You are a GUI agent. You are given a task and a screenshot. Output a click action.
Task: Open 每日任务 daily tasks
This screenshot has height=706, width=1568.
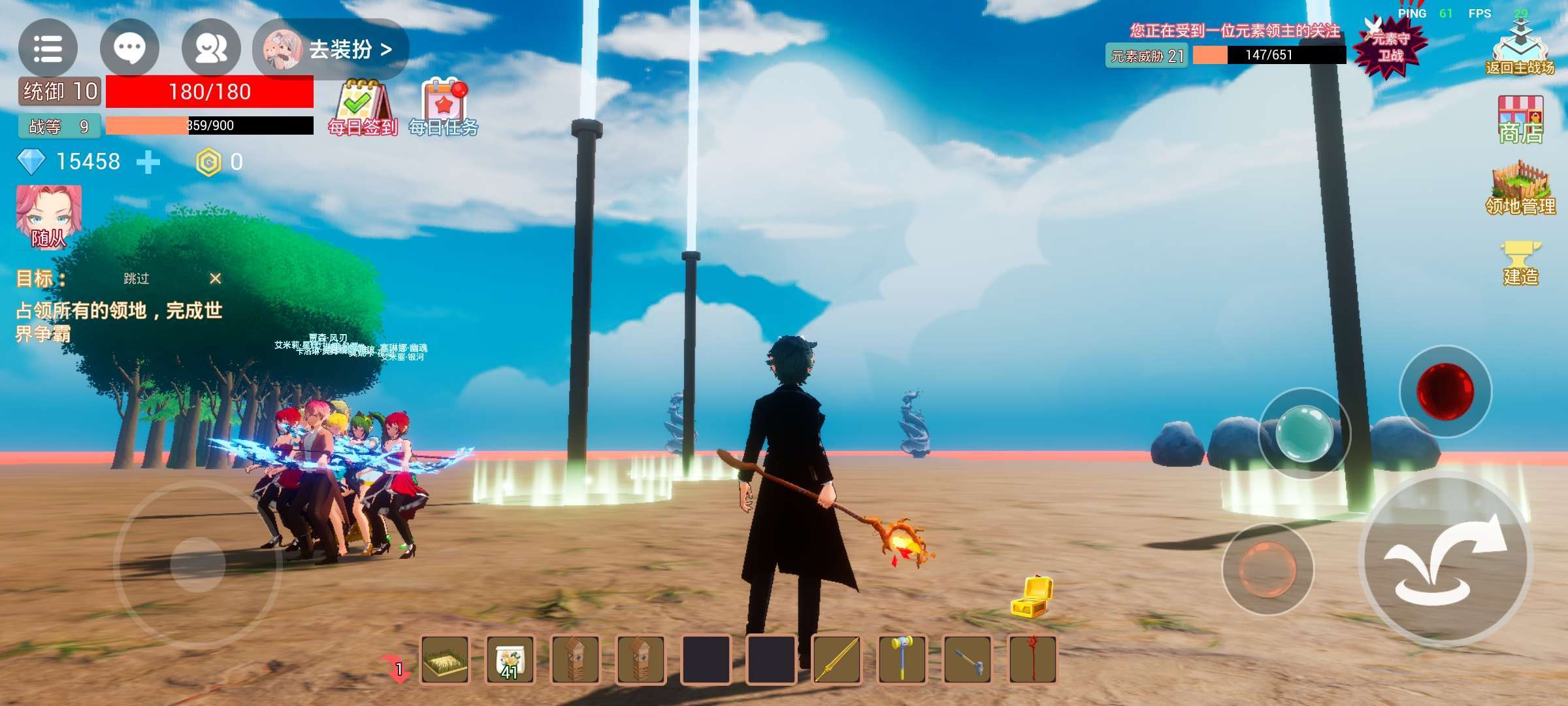444,108
